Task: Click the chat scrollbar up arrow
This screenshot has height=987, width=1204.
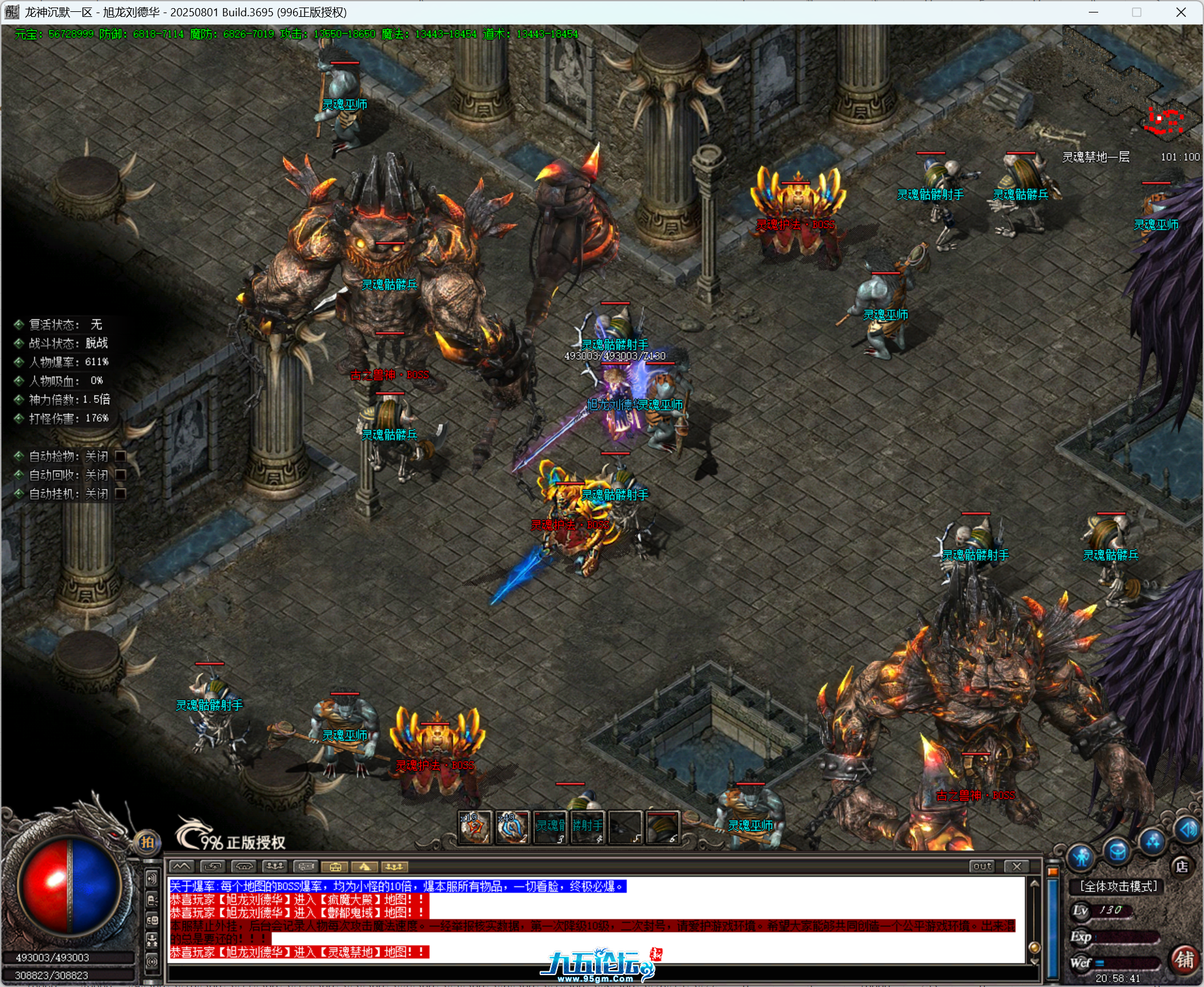Action: (1034, 884)
